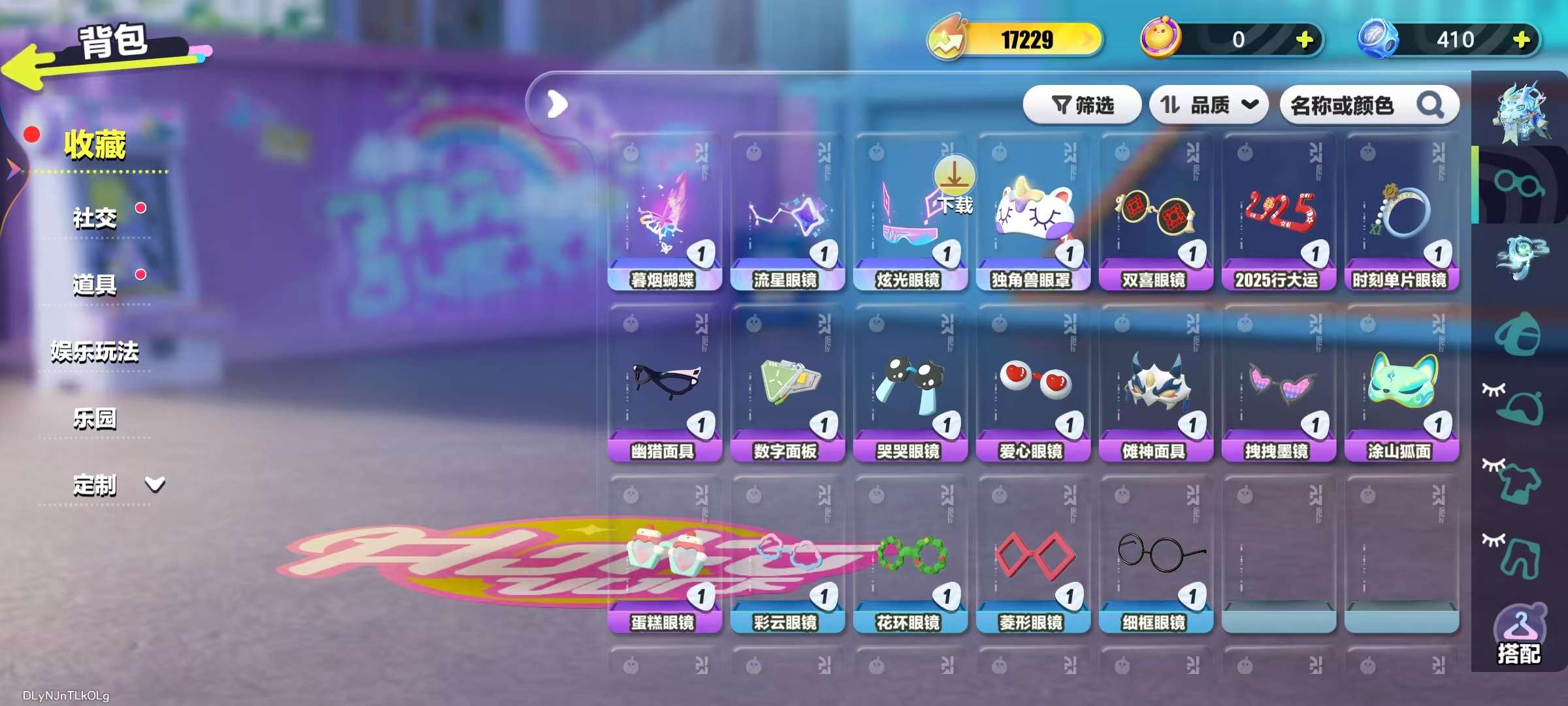
Task: Collapse the panel with the arrow toggle
Action: (x=557, y=104)
